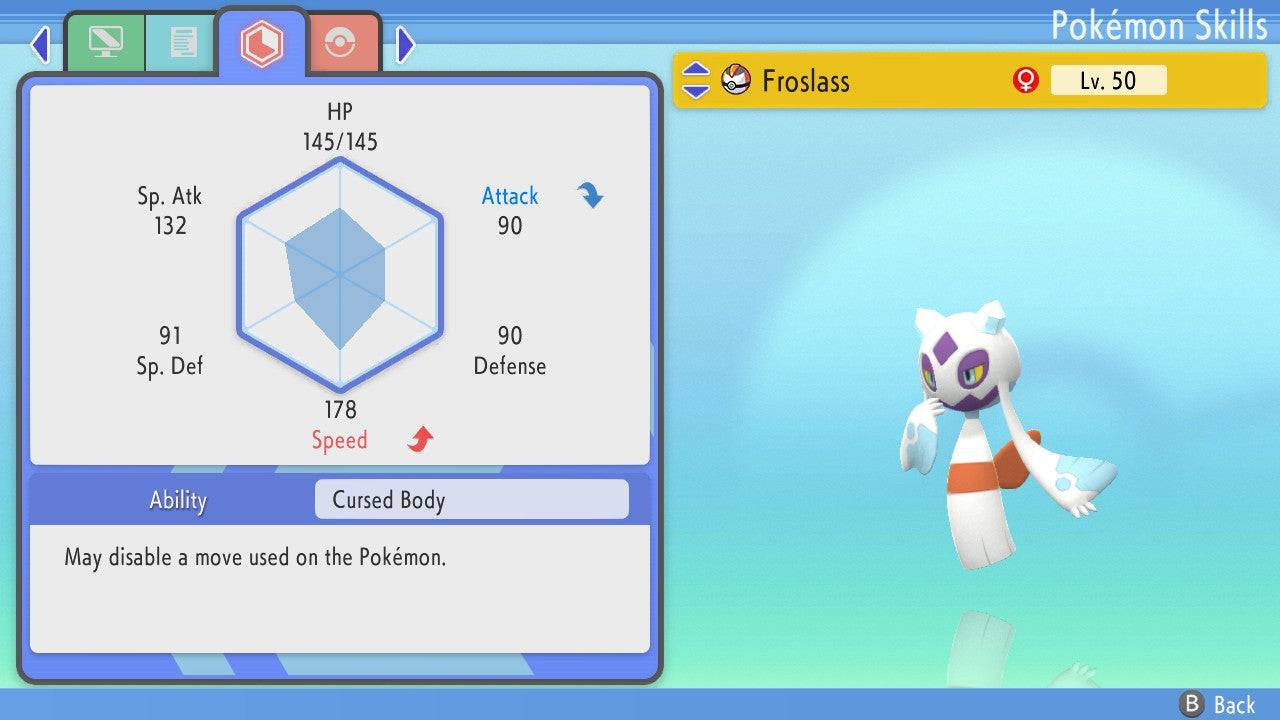Open the Pokémon Info tab with monitor icon

tap(105, 42)
